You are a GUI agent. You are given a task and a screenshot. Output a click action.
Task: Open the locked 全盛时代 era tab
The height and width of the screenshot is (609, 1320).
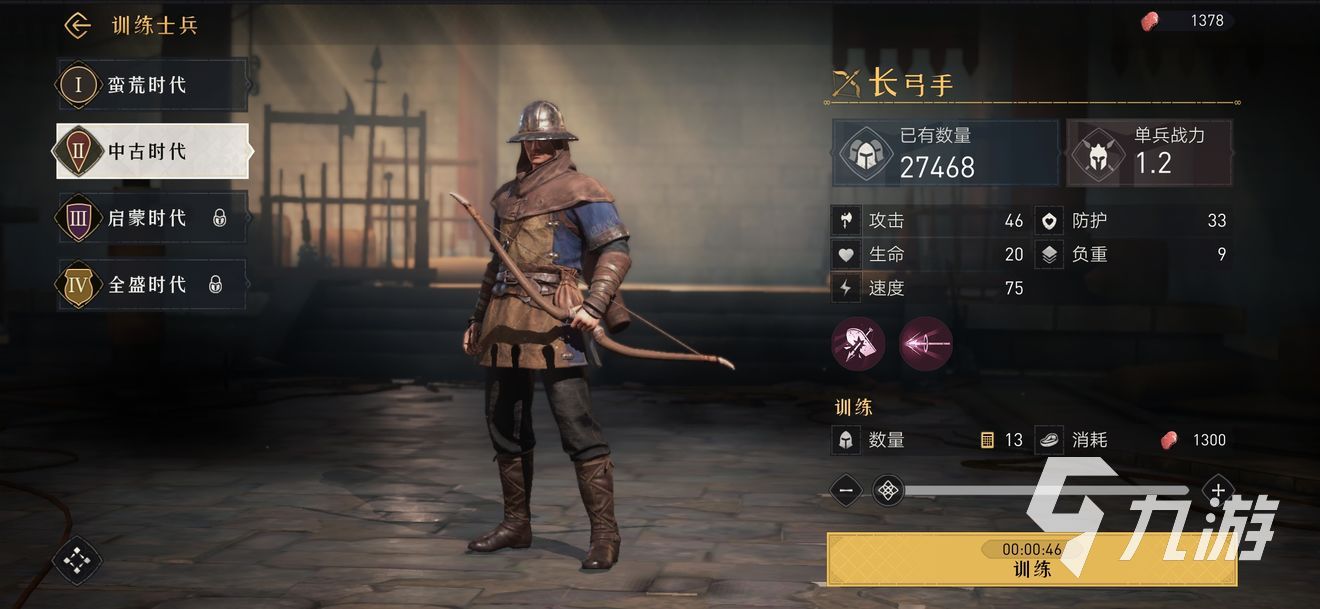click(150, 285)
